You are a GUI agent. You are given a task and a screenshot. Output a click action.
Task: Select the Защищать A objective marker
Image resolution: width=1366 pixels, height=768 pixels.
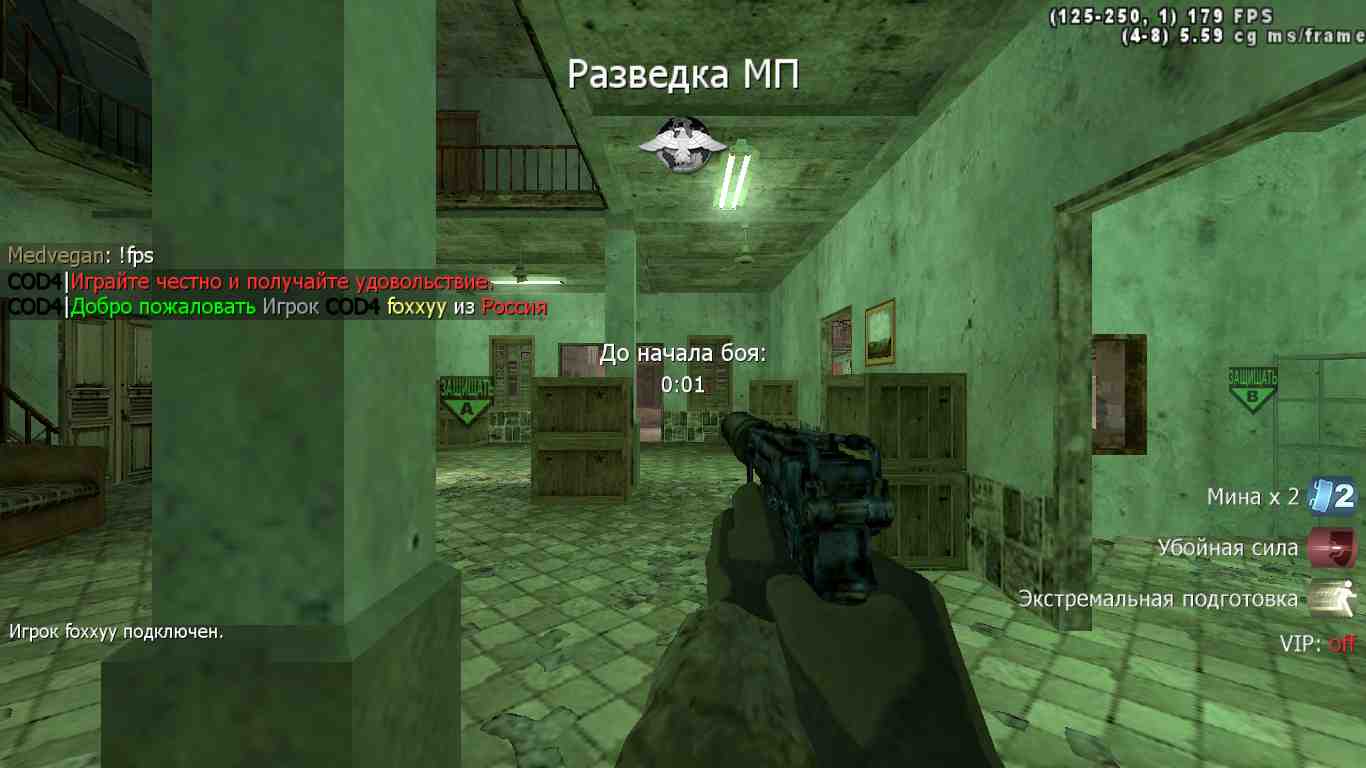(466, 398)
